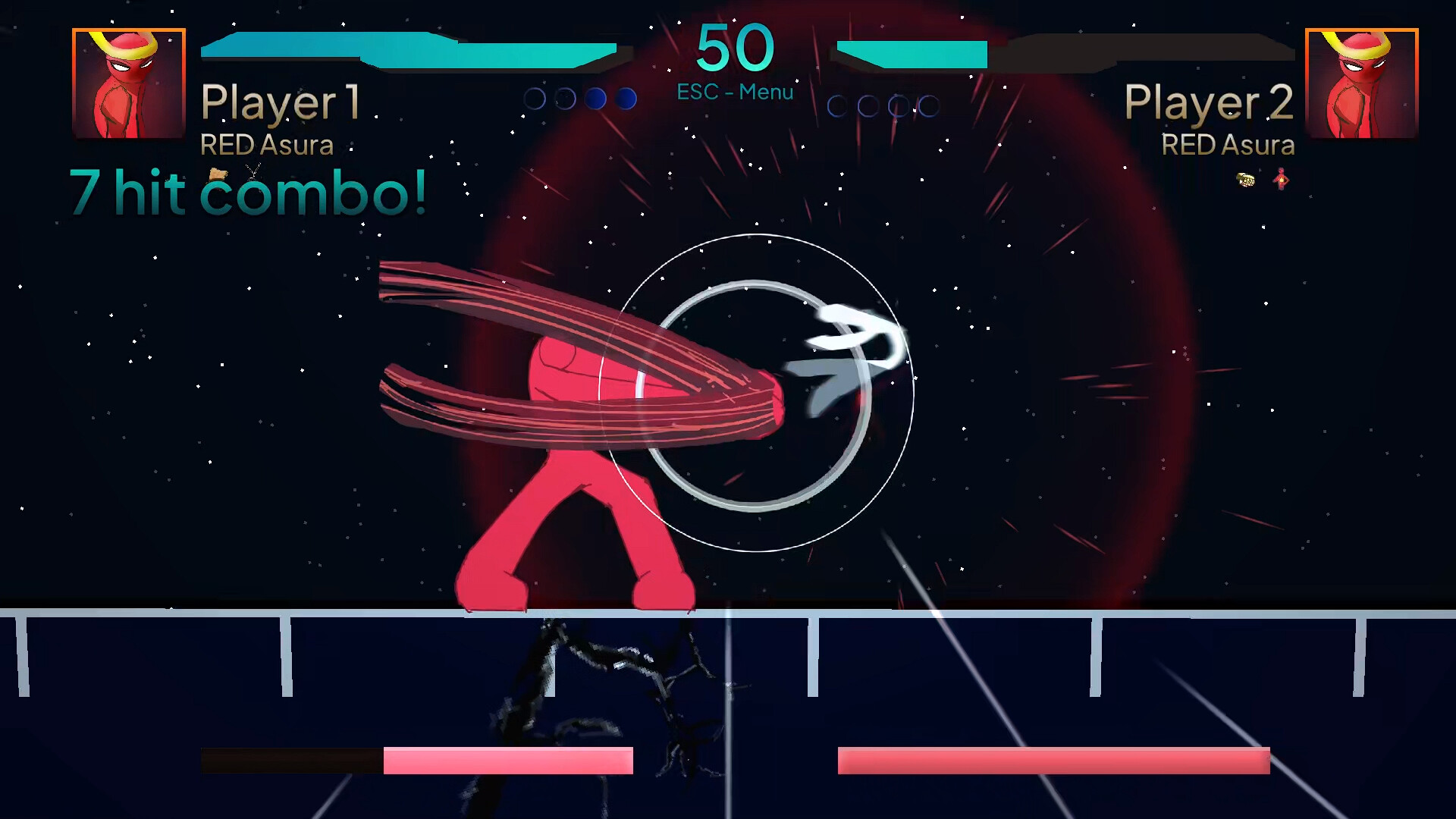Select the RED Asura label under Player 2

tap(1228, 146)
